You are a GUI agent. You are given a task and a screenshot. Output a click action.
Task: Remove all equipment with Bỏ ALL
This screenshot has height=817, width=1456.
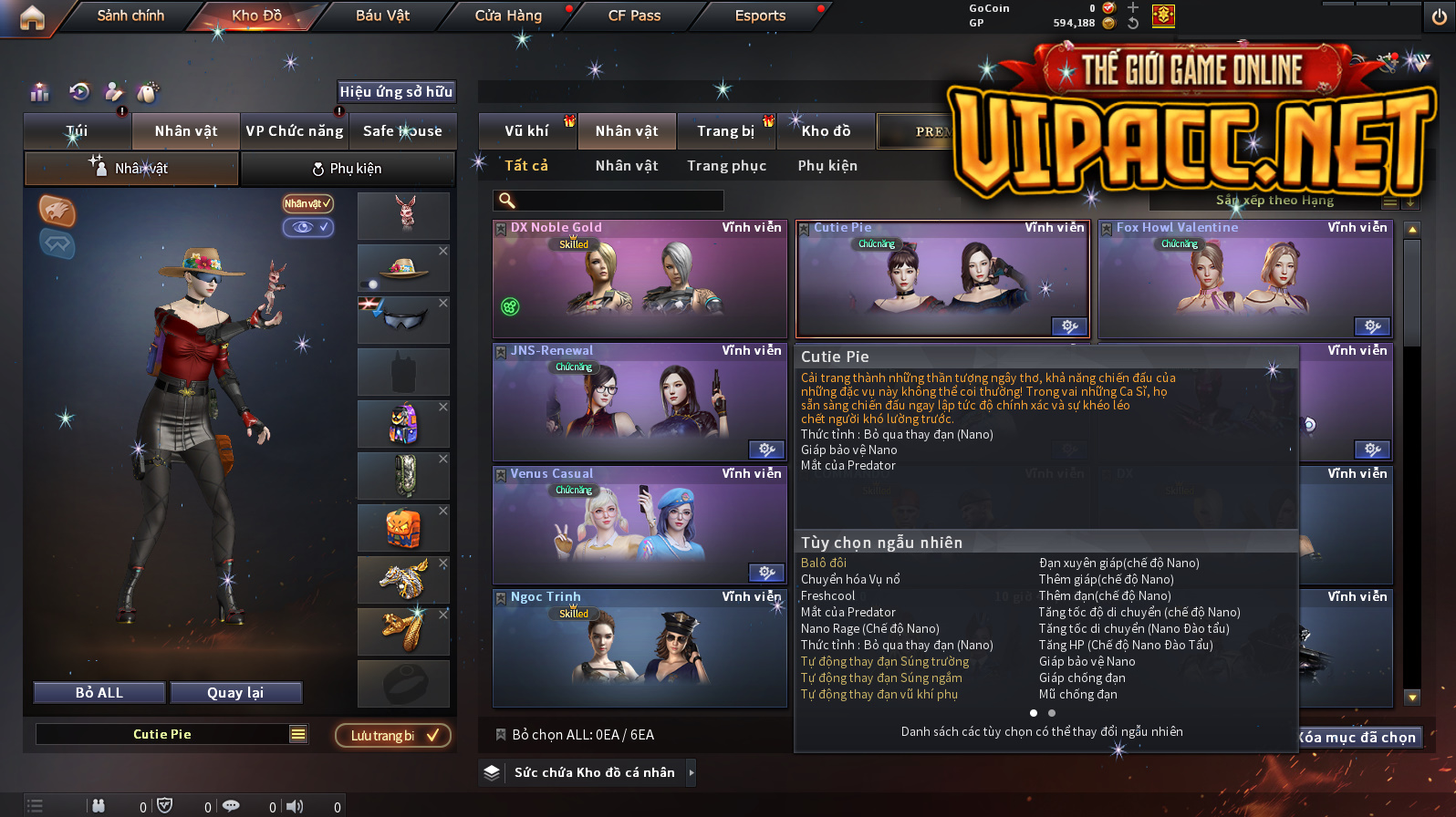pos(99,693)
